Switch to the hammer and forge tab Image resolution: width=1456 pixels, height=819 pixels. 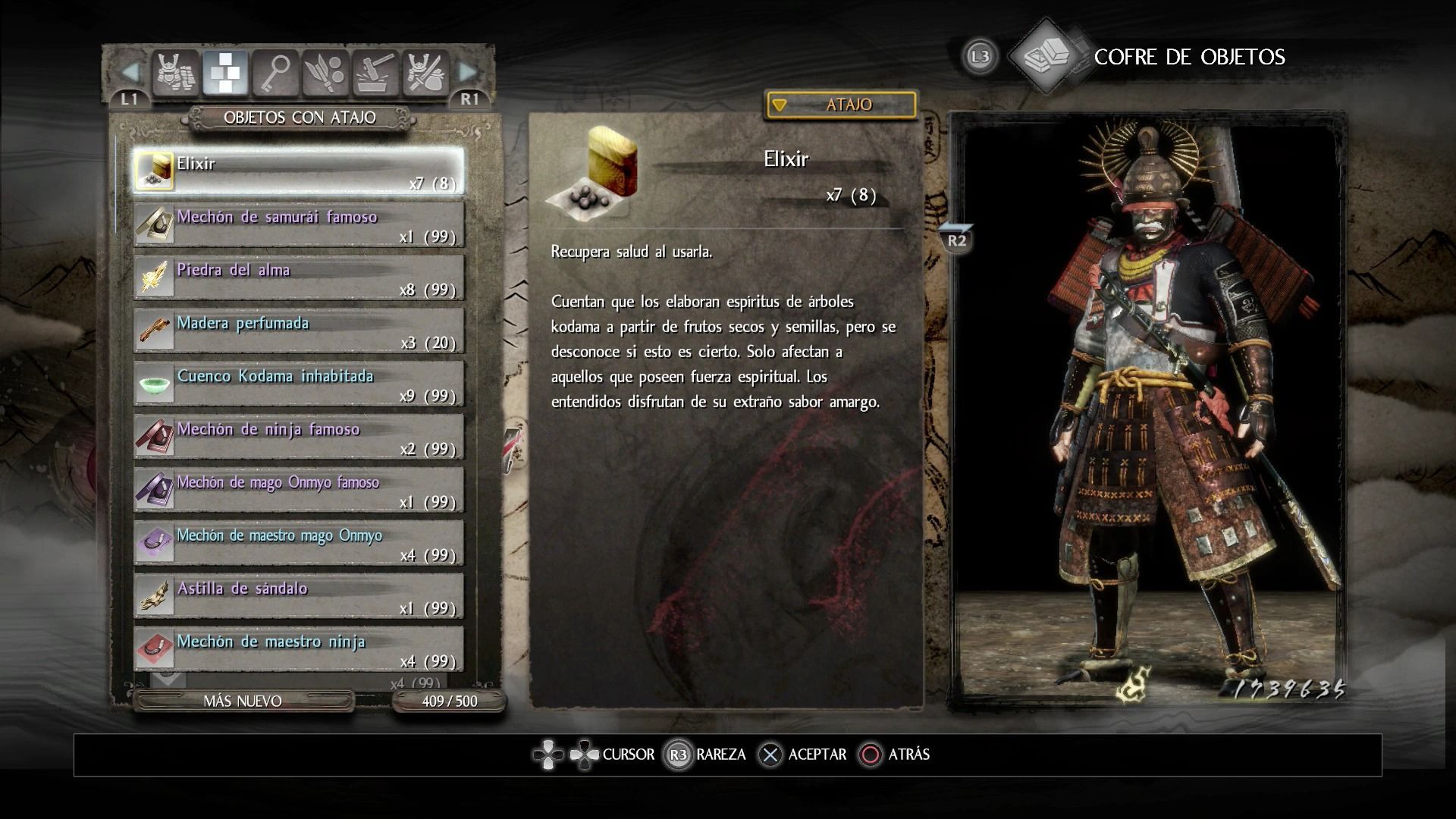click(376, 73)
